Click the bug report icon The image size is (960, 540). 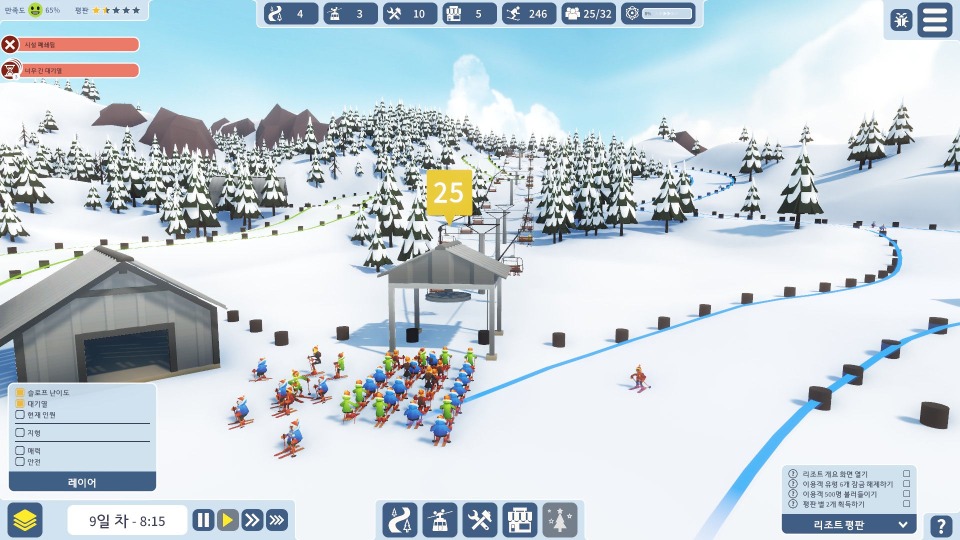[901, 20]
